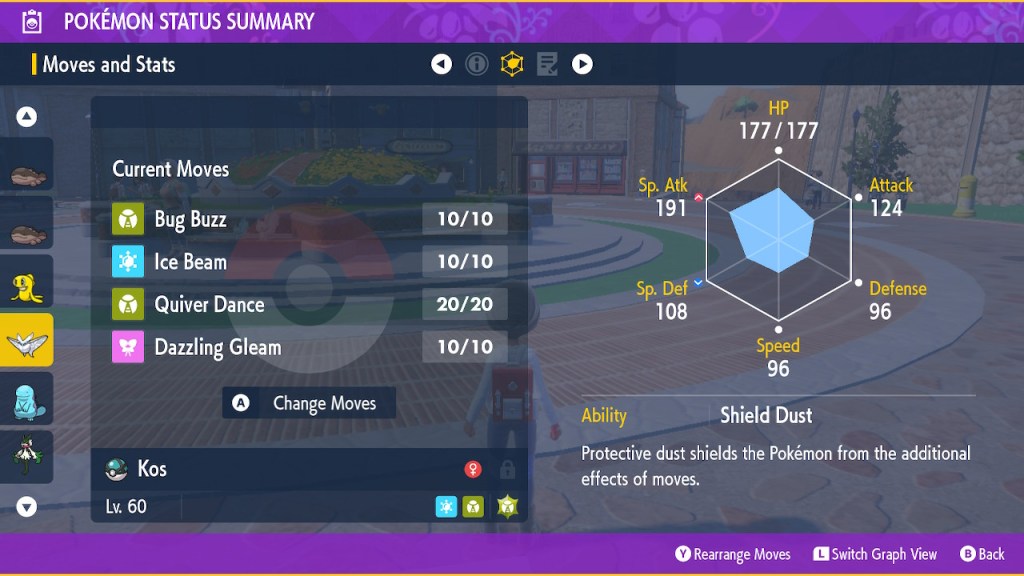Click the party list up arrow
This screenshot has width=1024, height=576.
(x=27, y=117)
